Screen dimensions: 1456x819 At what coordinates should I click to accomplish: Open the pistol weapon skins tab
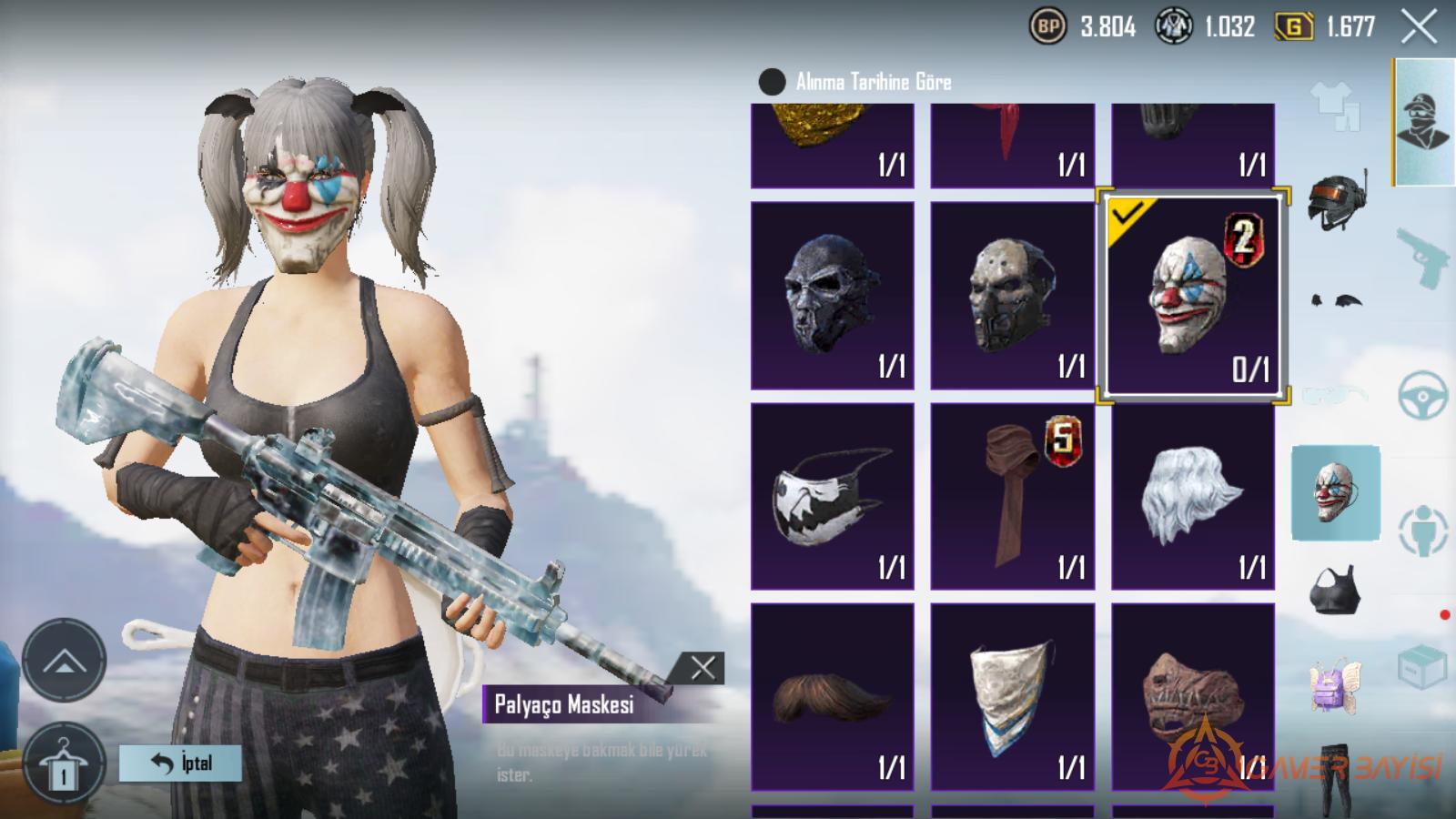[1422, 258]
